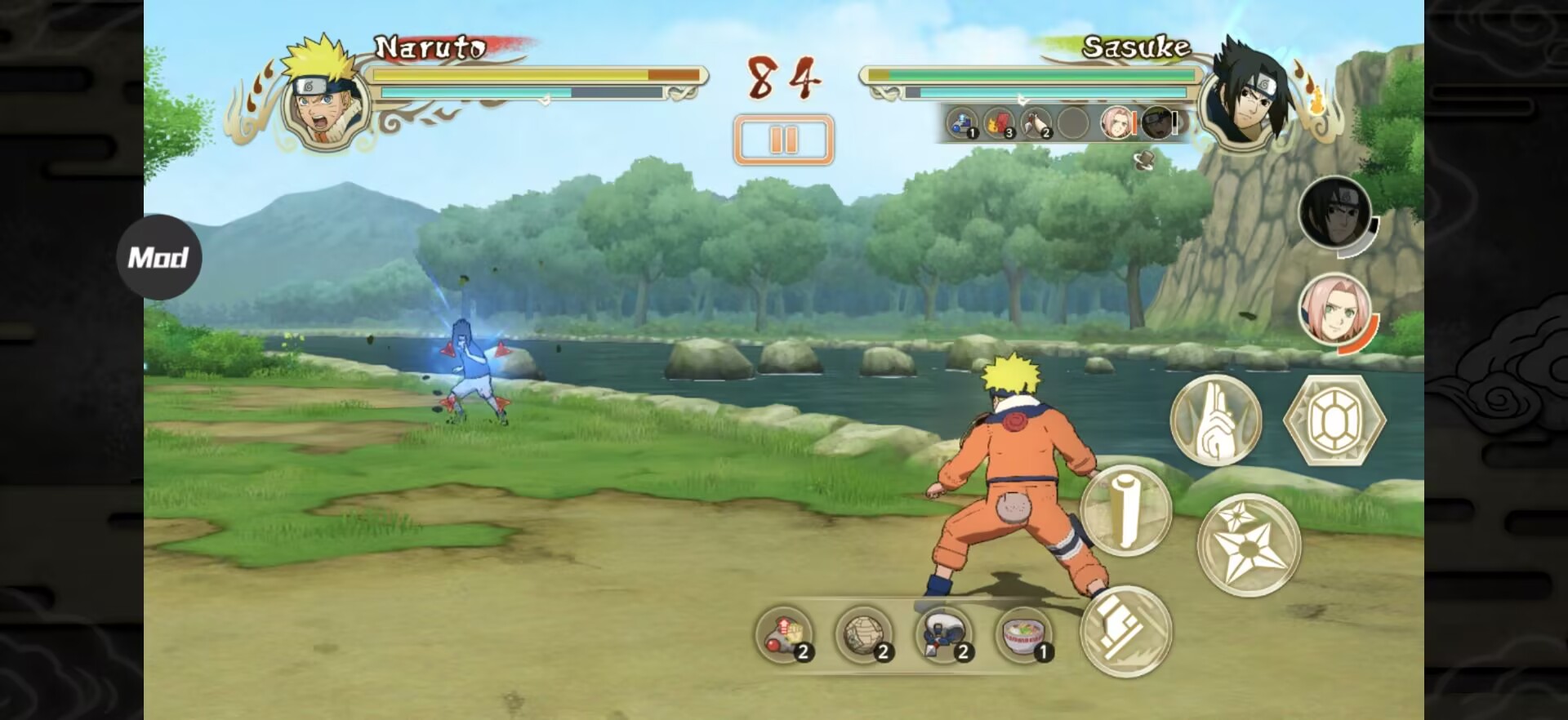Open the Mod overlay menu
This screenshot has height=720, width=1568.
158,257
